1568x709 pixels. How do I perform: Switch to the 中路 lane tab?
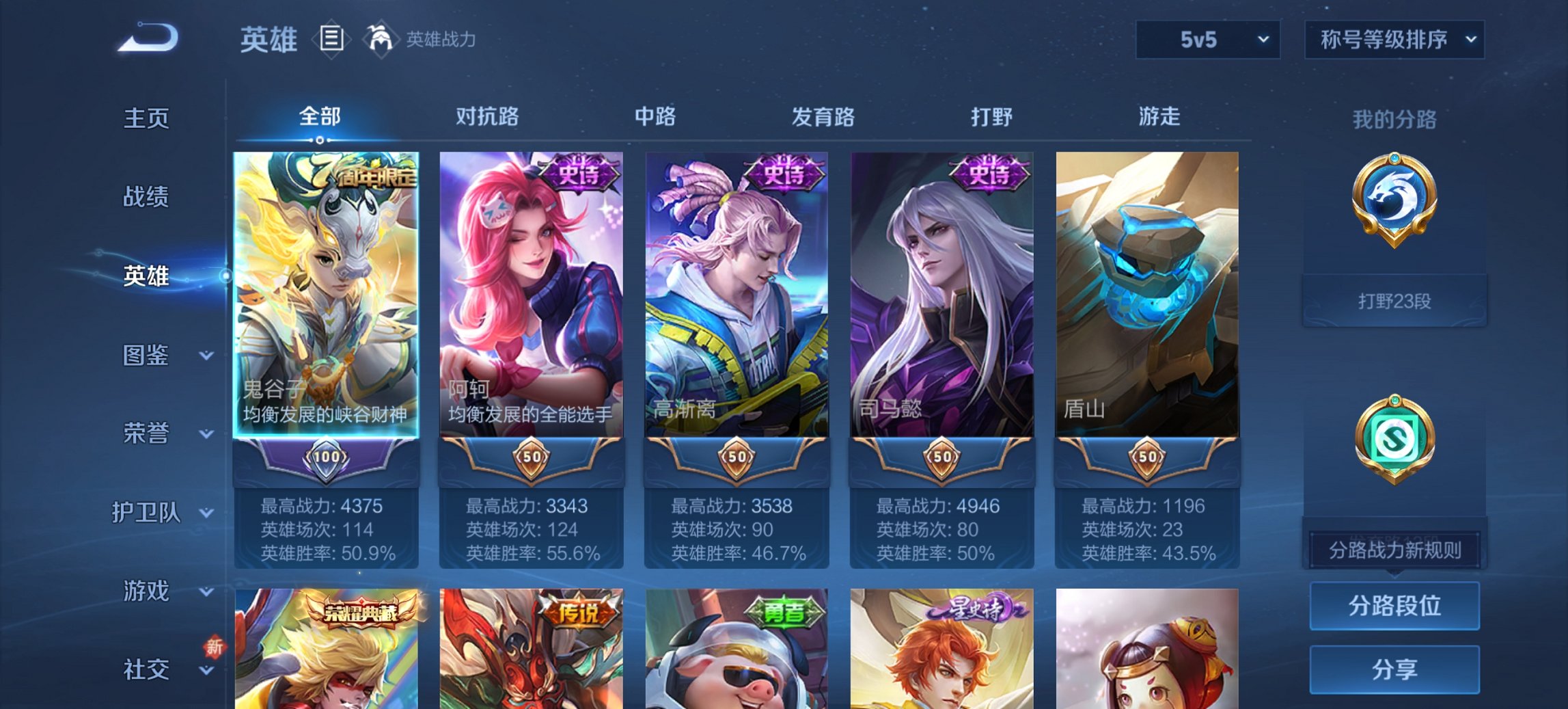click(x=656, y=117)
